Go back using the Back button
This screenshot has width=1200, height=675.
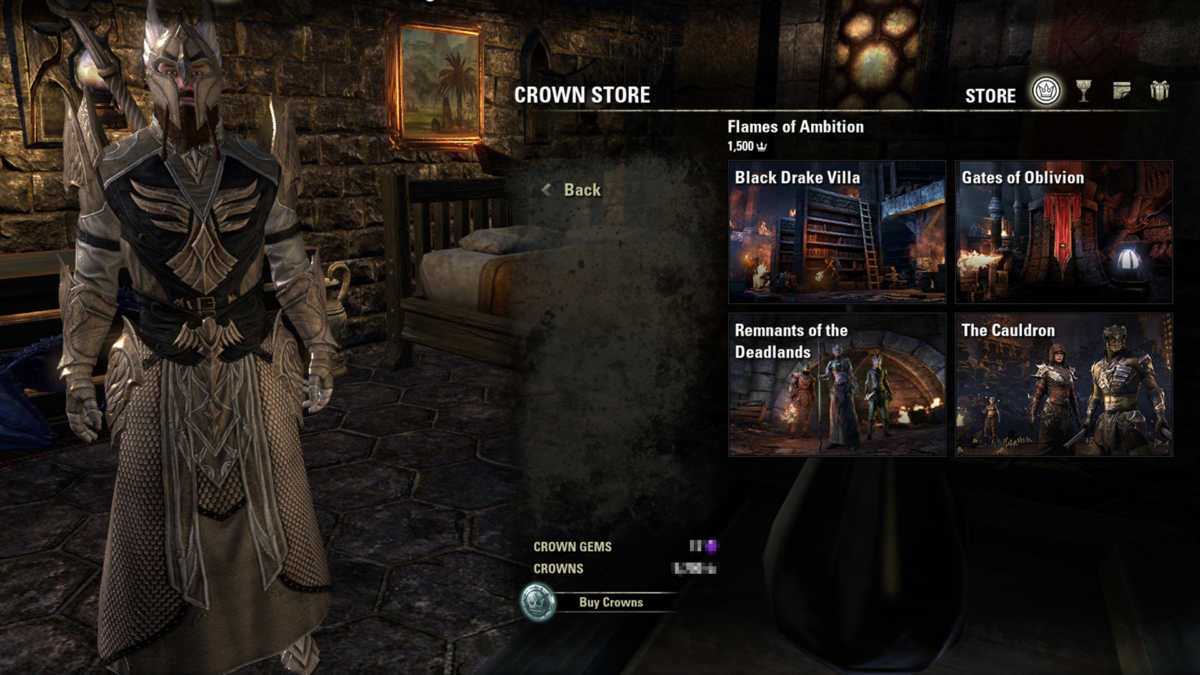point(573,190)
